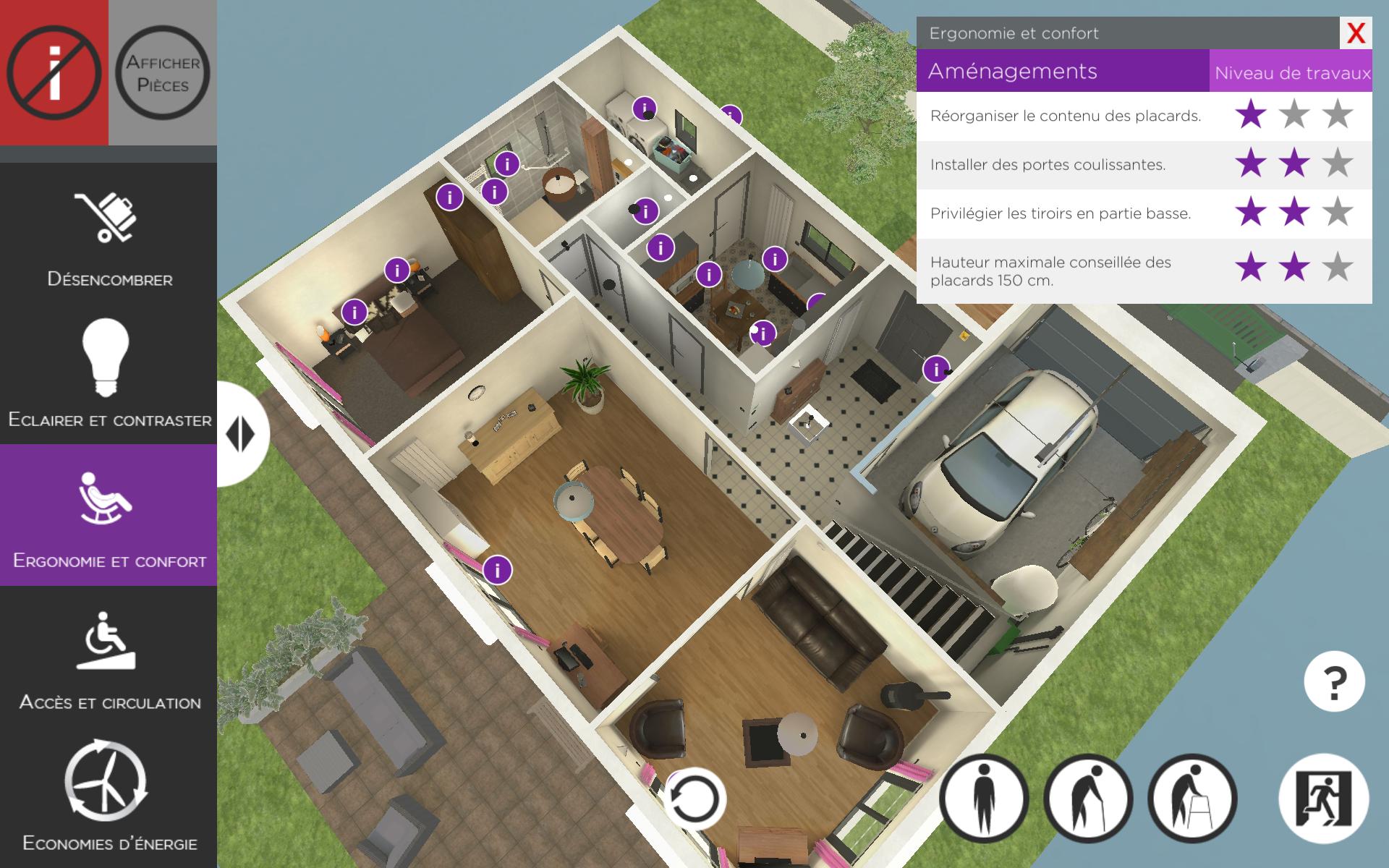Choose the person with walker profile
This screenshot has height=868, width=1389.
[x=1192, y=799]
